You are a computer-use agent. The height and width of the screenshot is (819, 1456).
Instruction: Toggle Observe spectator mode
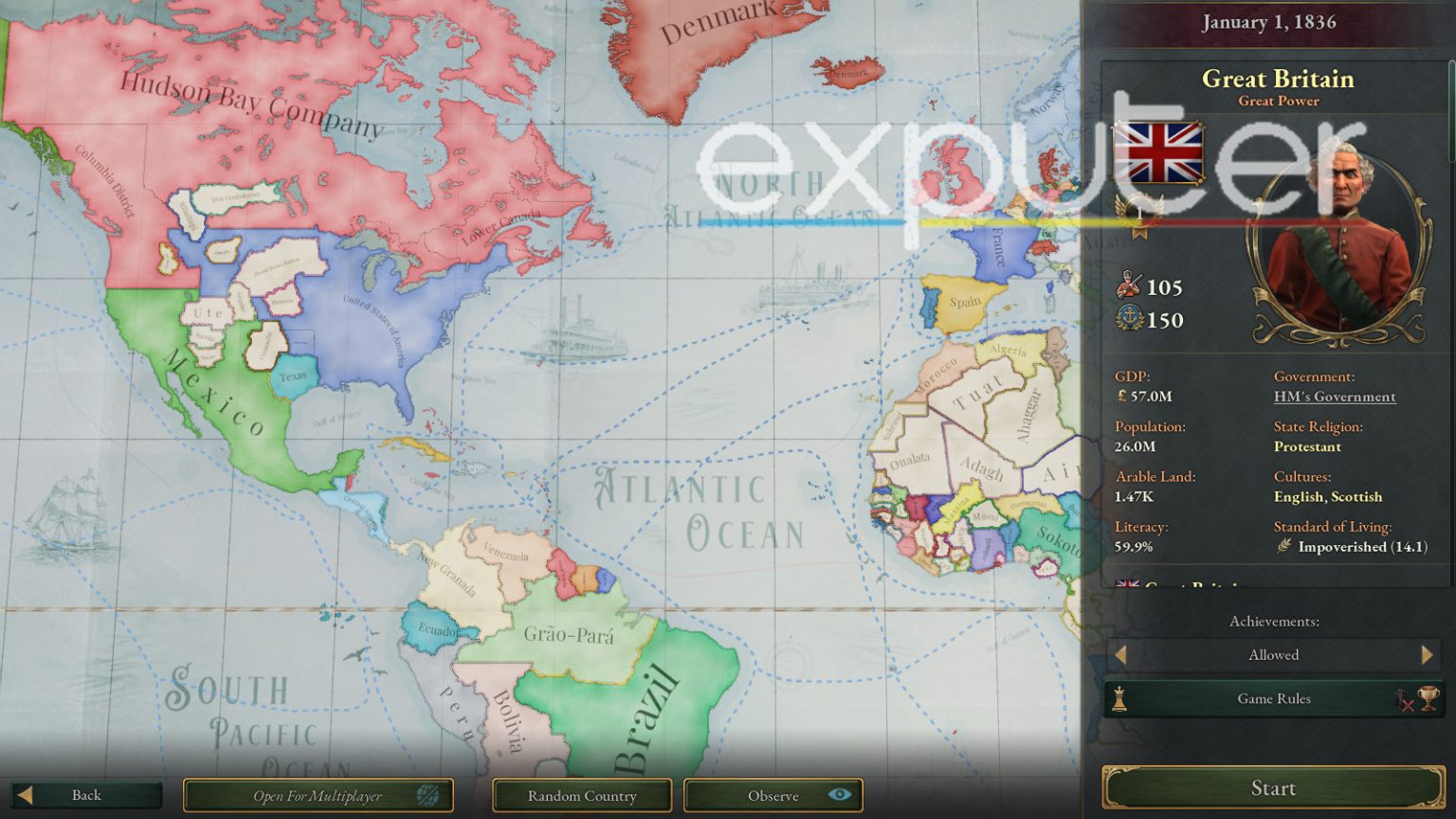(x=773, y=796)
